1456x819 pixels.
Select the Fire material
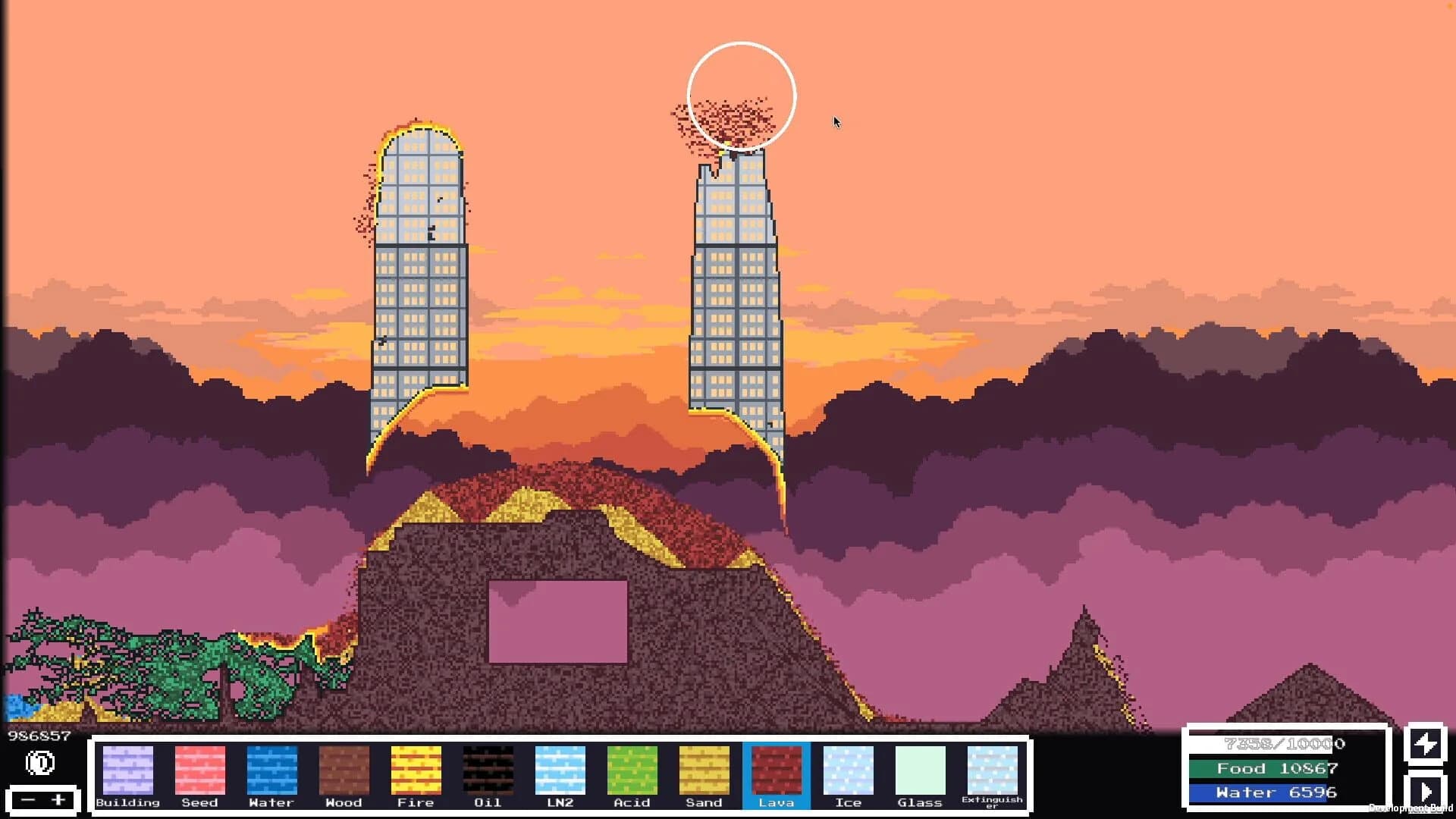click(x=416, y=770)
